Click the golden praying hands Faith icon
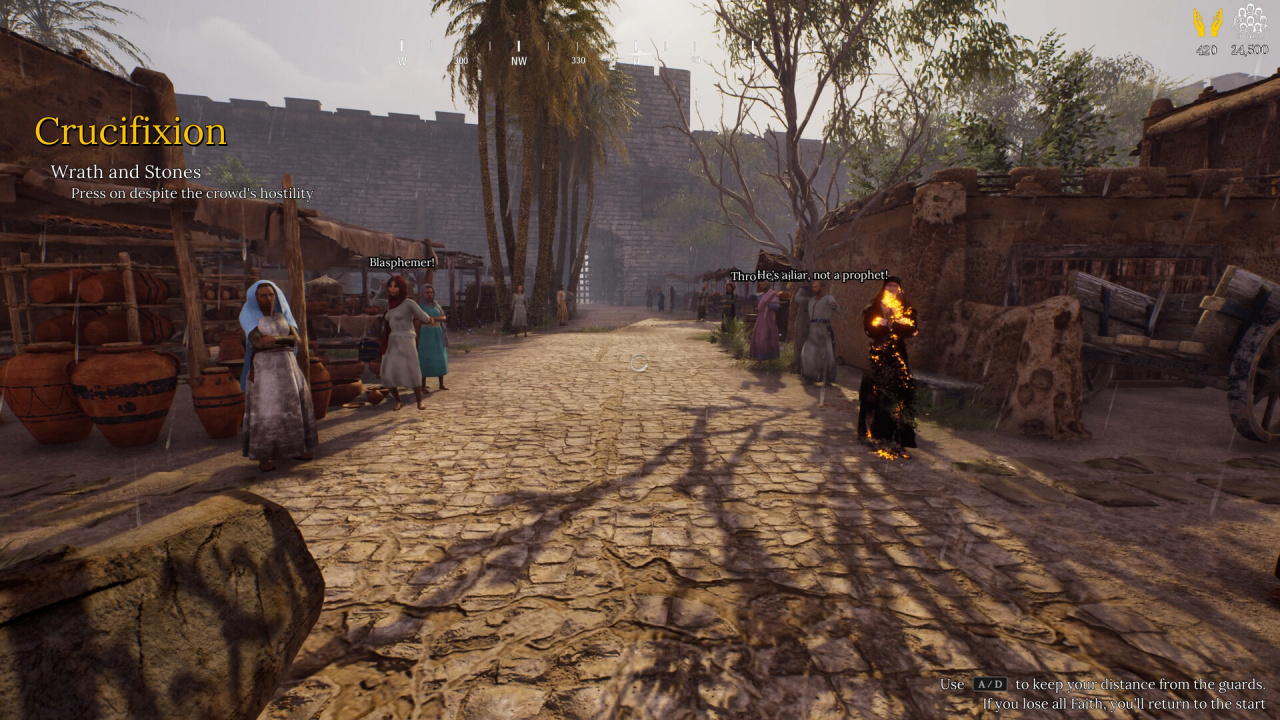Screen dimensions: 1280x720 (1207, 23)
